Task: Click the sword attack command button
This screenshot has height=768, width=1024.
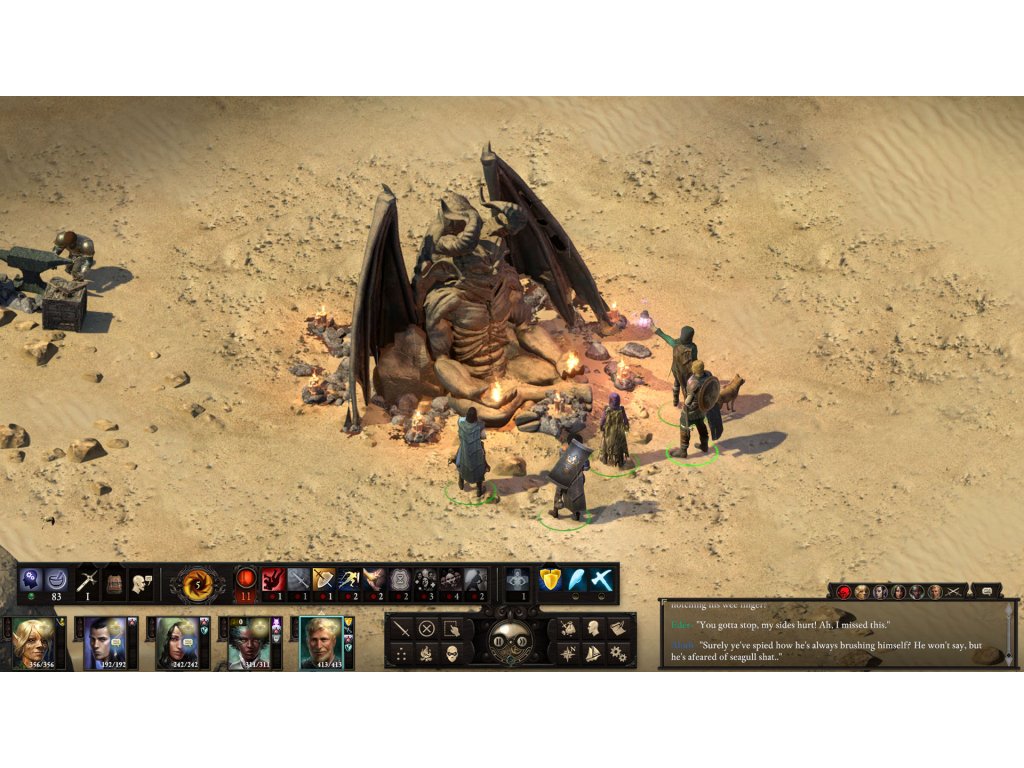Action: (x=401, y=629)
